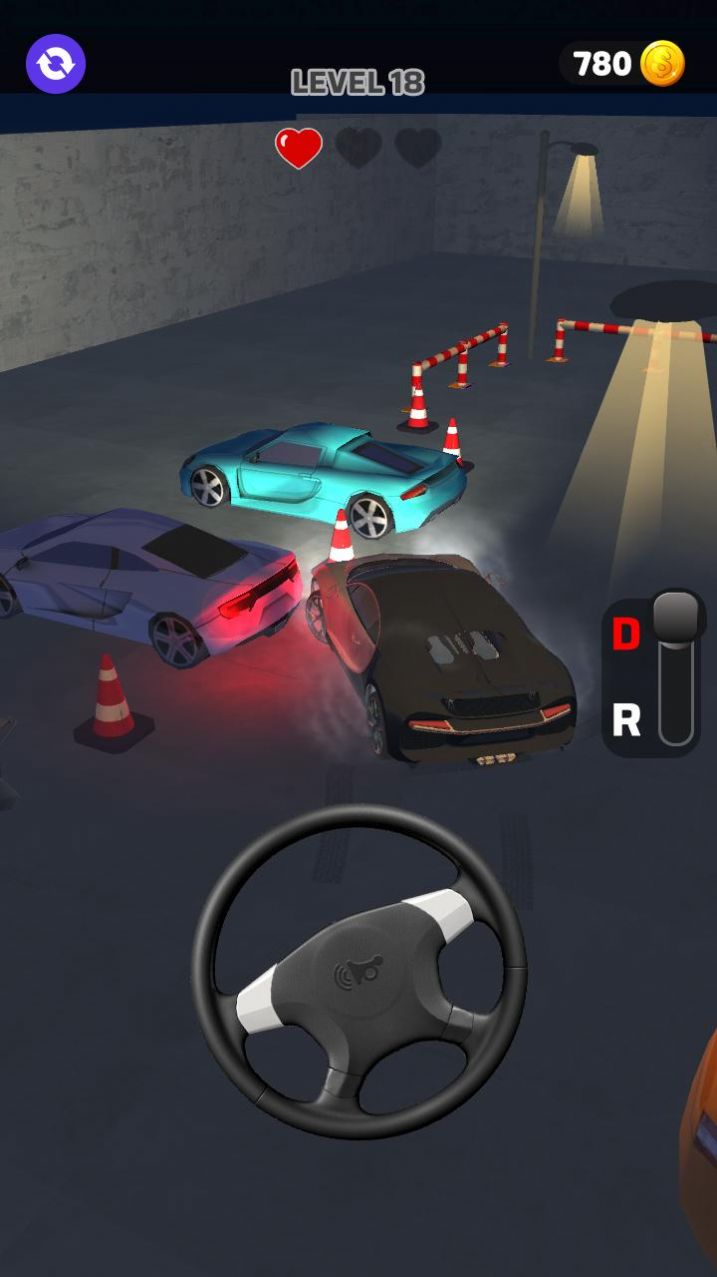The width and height of the screenshot is (717, 1277).
Task: Shift gear to R on the lever
Action: [627, 719]
